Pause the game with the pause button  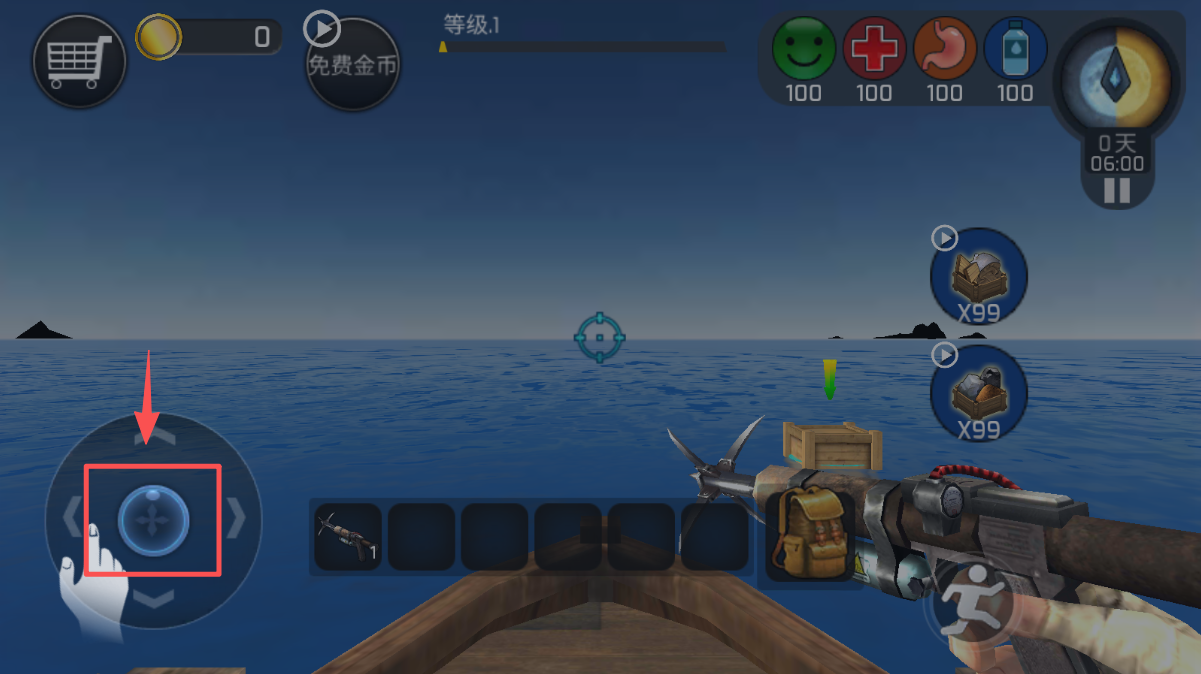1117,191
